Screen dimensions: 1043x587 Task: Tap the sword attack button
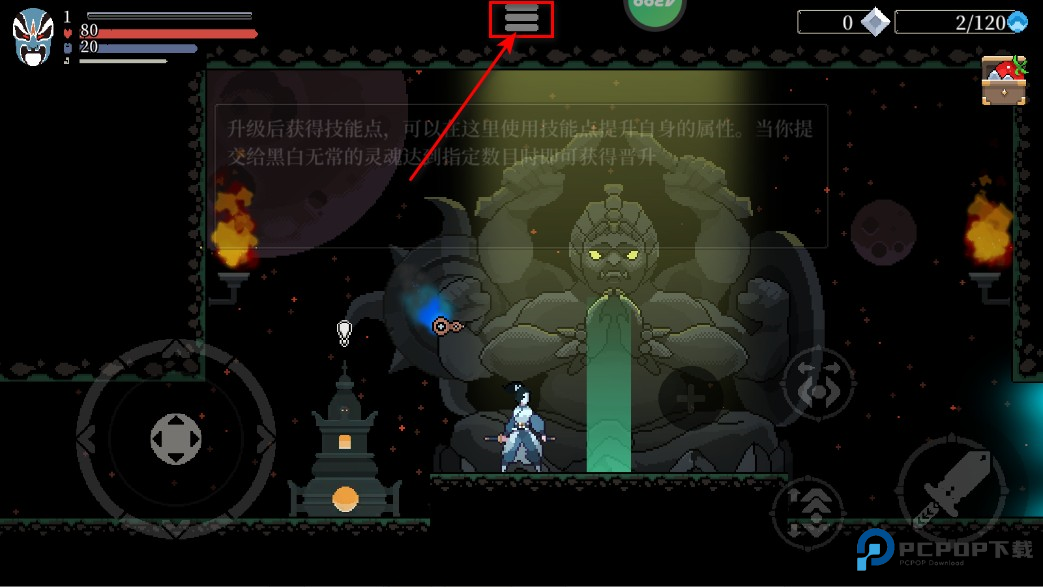point(951,489)
